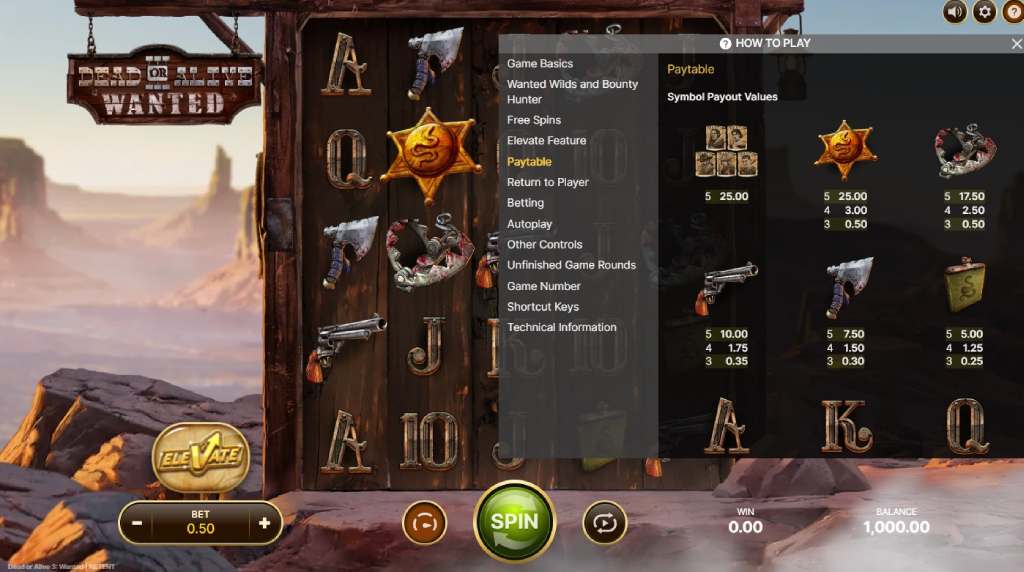Open the Free Spins section
1024x572 pixels.
click(534, 120)
